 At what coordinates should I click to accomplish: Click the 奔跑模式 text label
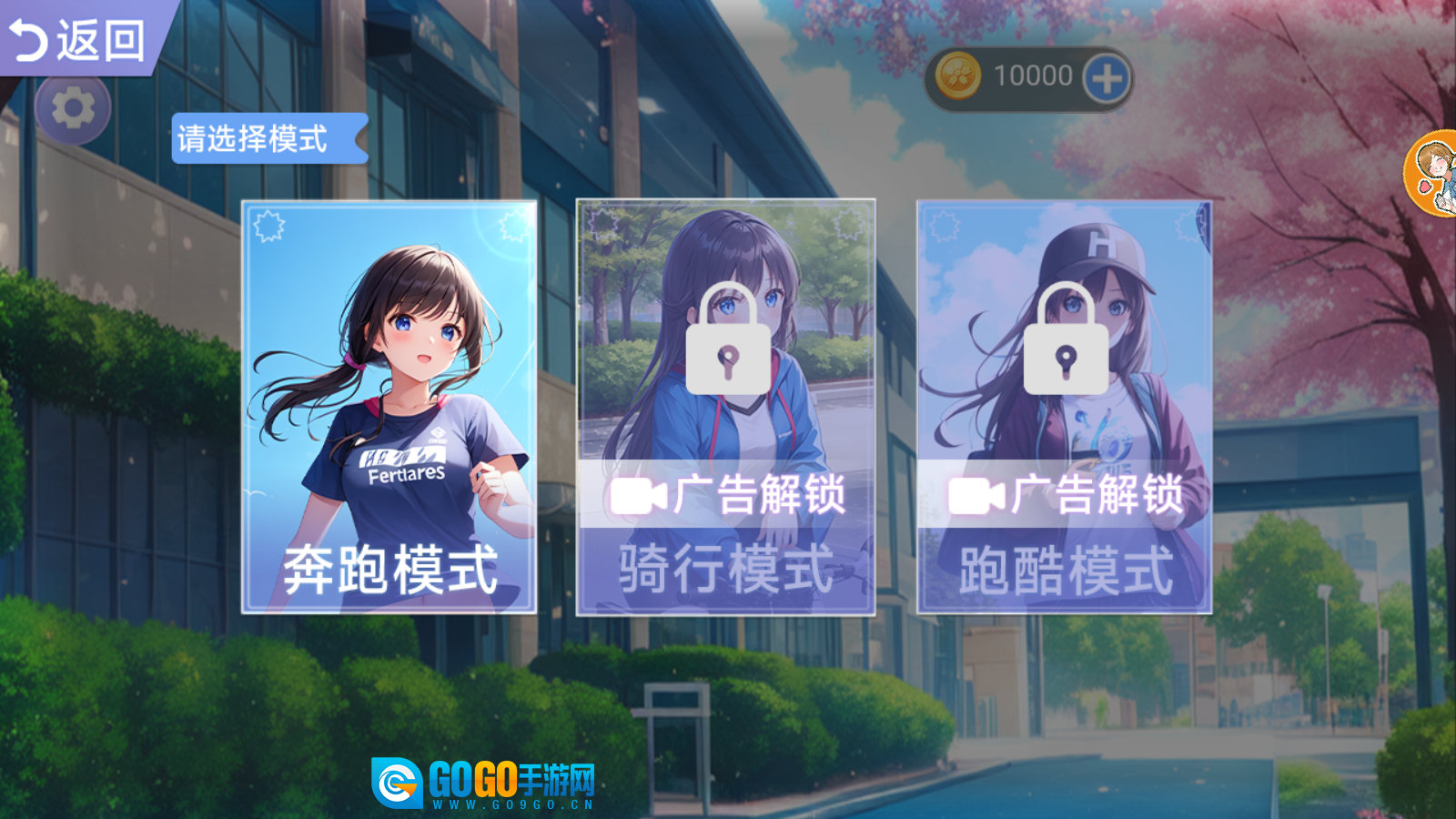[389, 569]
